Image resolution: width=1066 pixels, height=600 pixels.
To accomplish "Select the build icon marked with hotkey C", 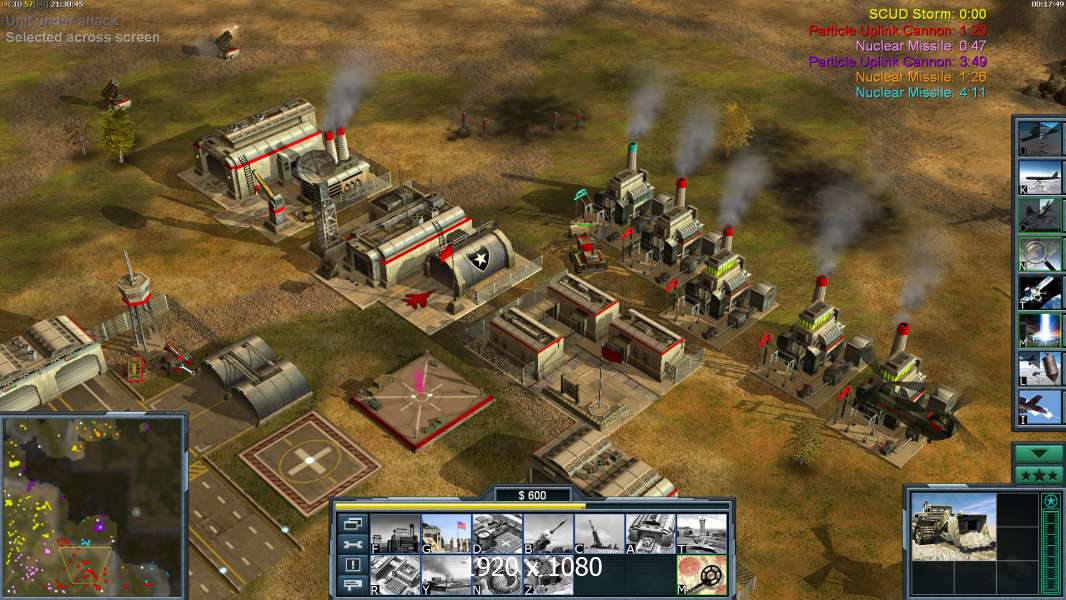I will pyautogui.click(x=599, y=533).
